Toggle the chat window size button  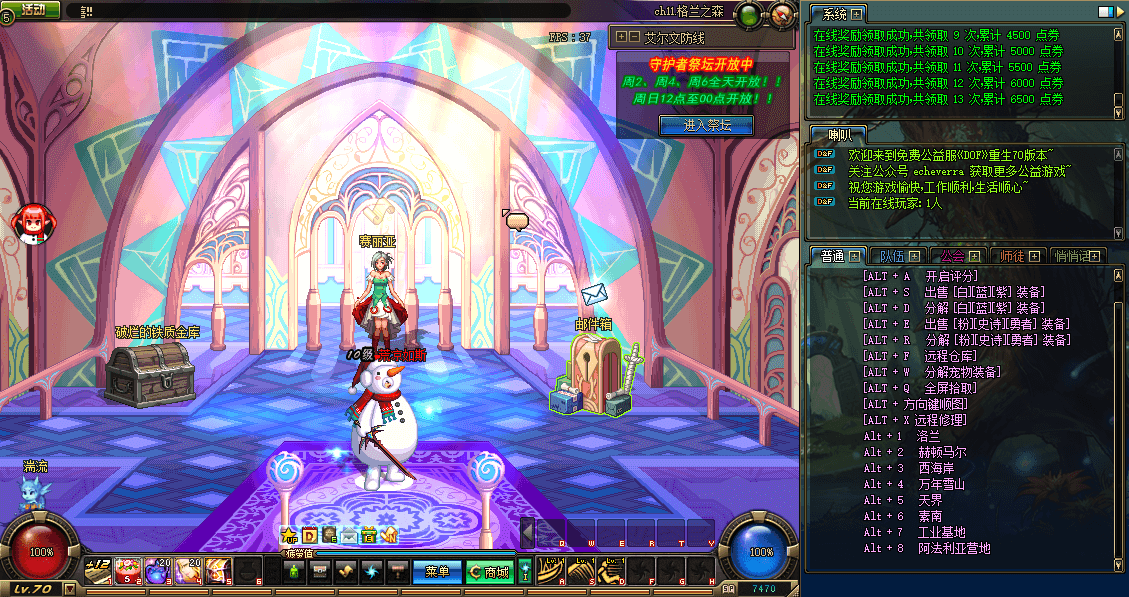(x=1105, y=13)
